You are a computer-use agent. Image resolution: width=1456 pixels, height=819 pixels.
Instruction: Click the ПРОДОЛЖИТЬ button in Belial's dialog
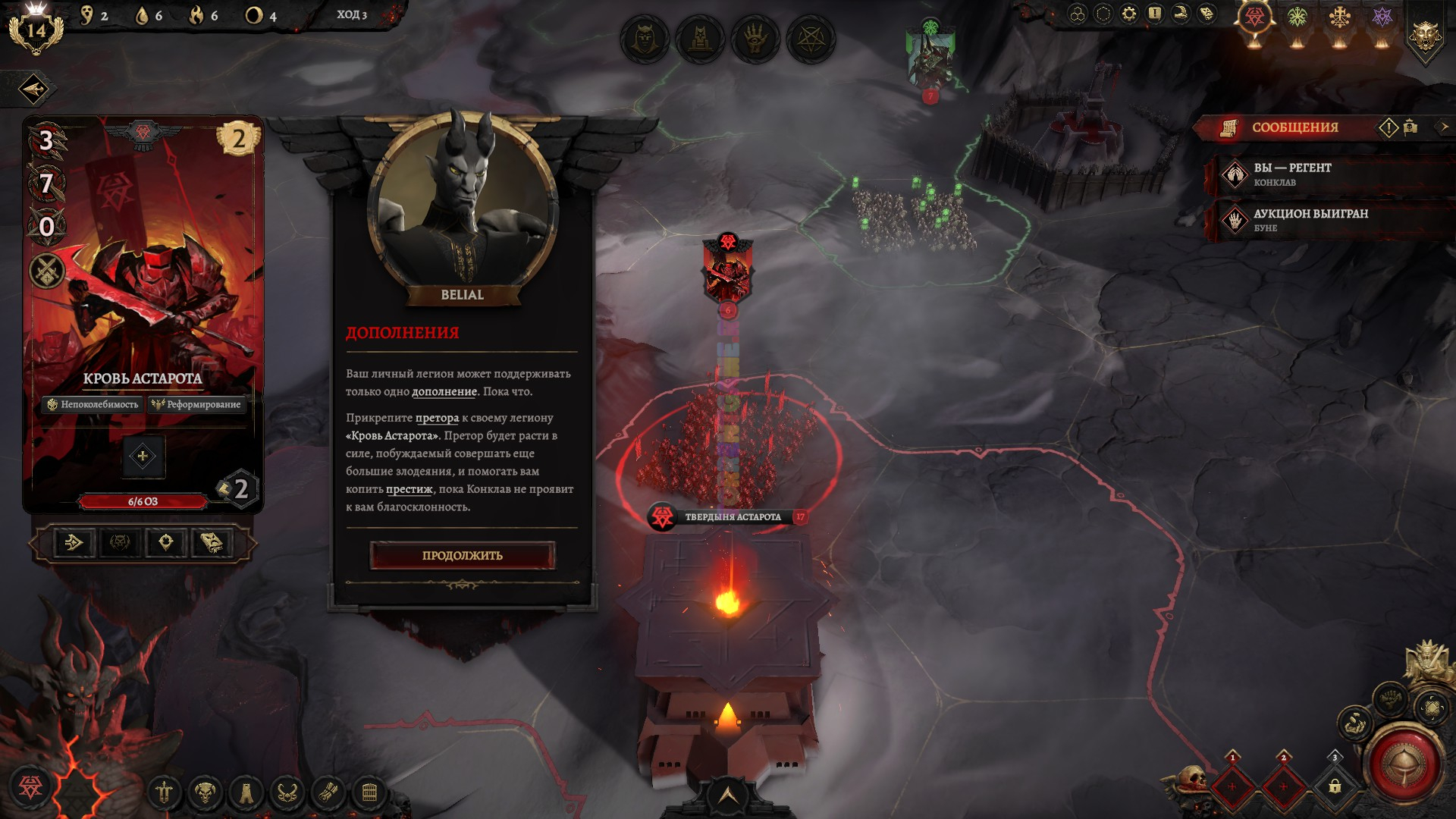[462, 555]
